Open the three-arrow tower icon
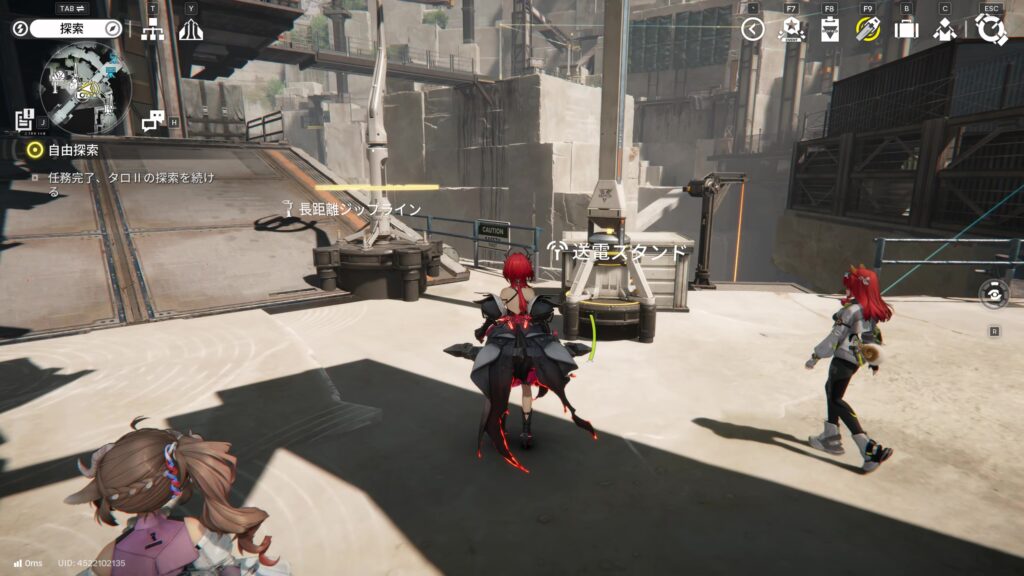1024x576 pixels. [191, 30]
